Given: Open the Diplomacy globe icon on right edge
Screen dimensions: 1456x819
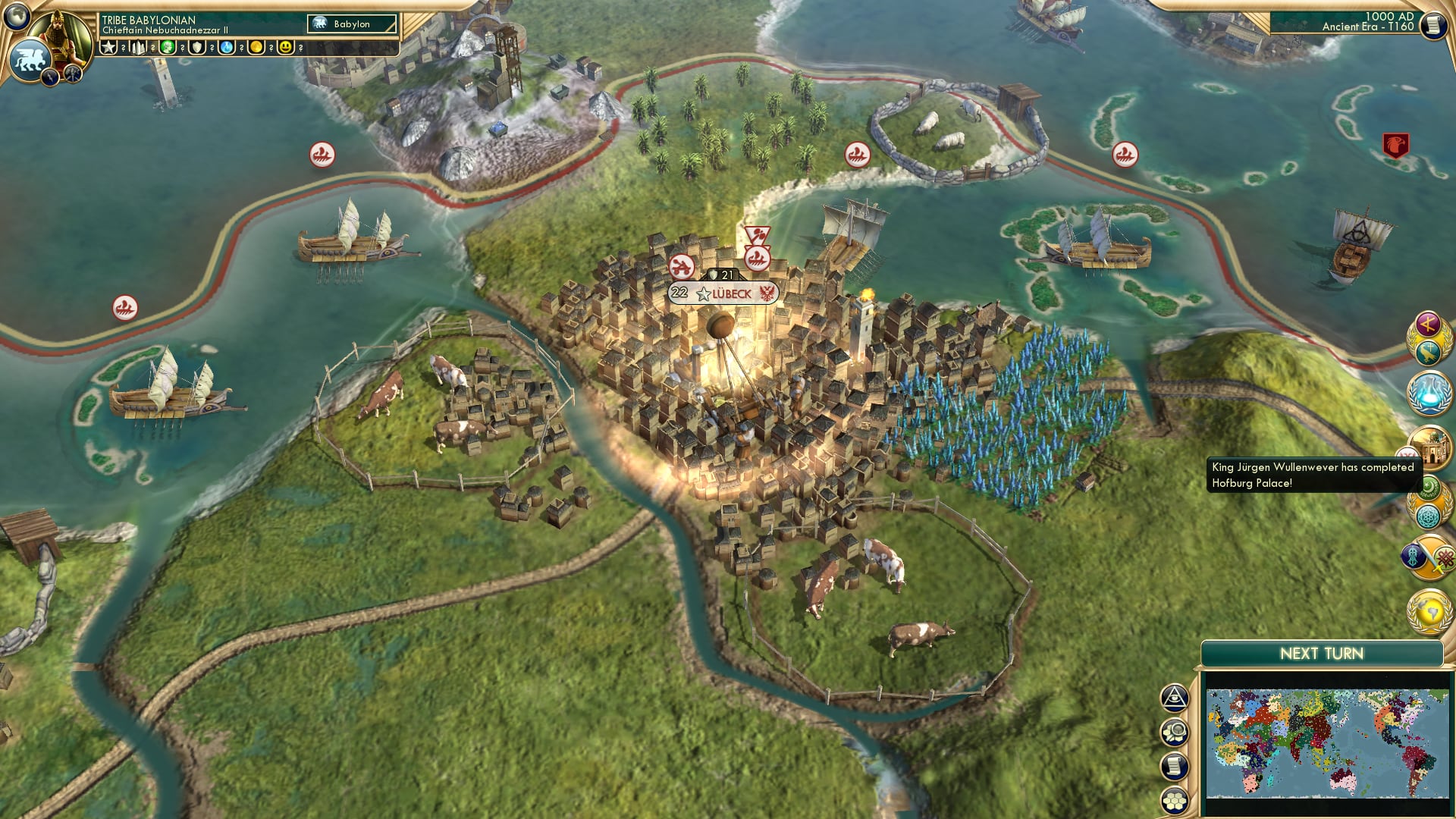Looking at the screenshot, I should (1427, 610).
